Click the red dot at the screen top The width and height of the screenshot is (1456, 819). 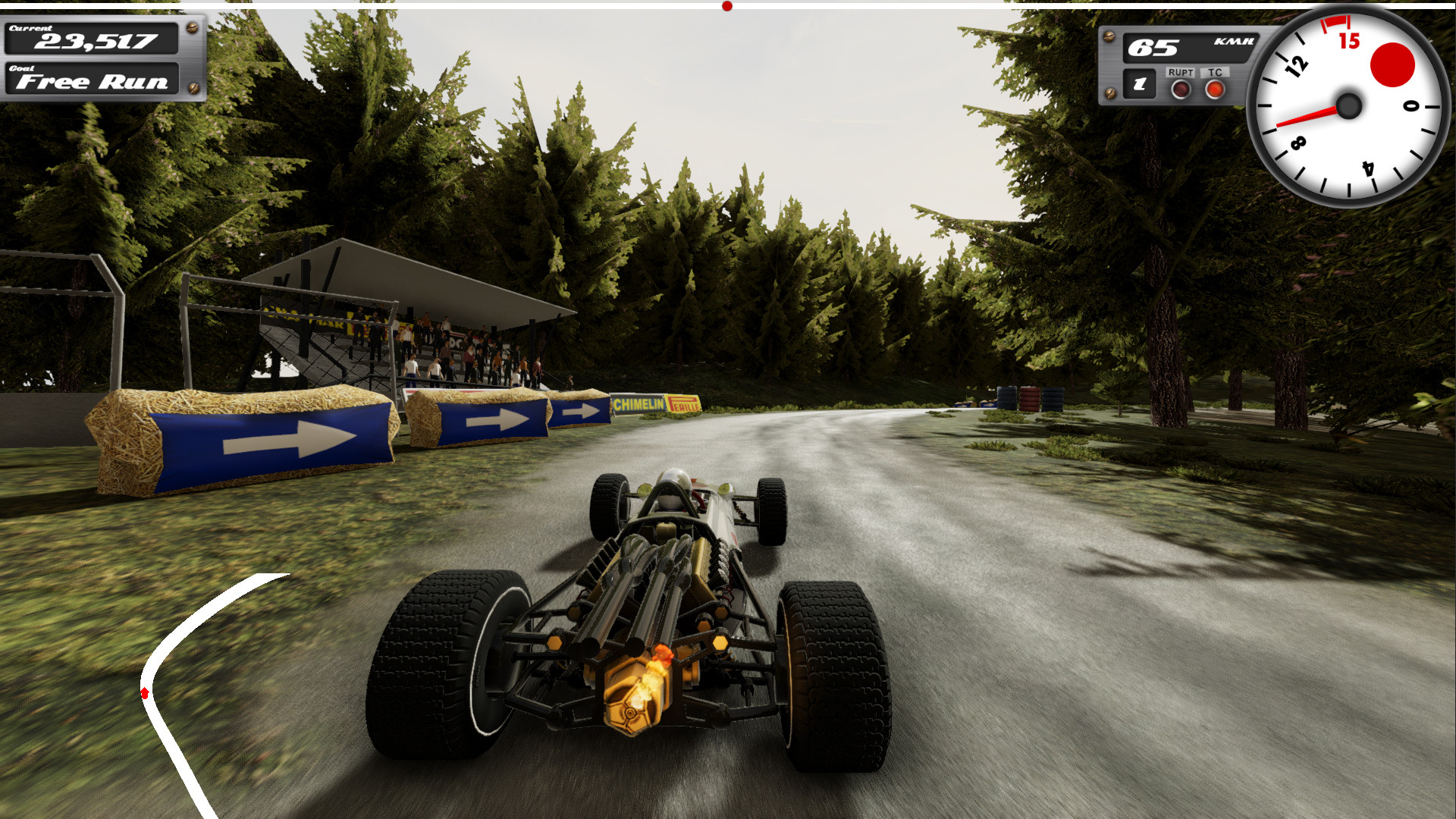click(726, 5)
